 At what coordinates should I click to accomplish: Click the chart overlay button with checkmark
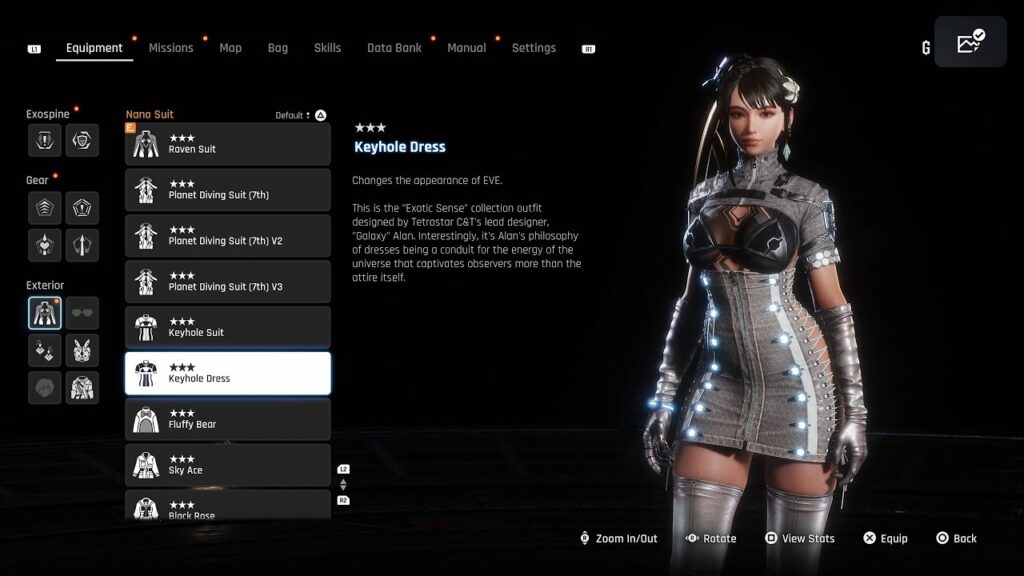coord(970,42)
